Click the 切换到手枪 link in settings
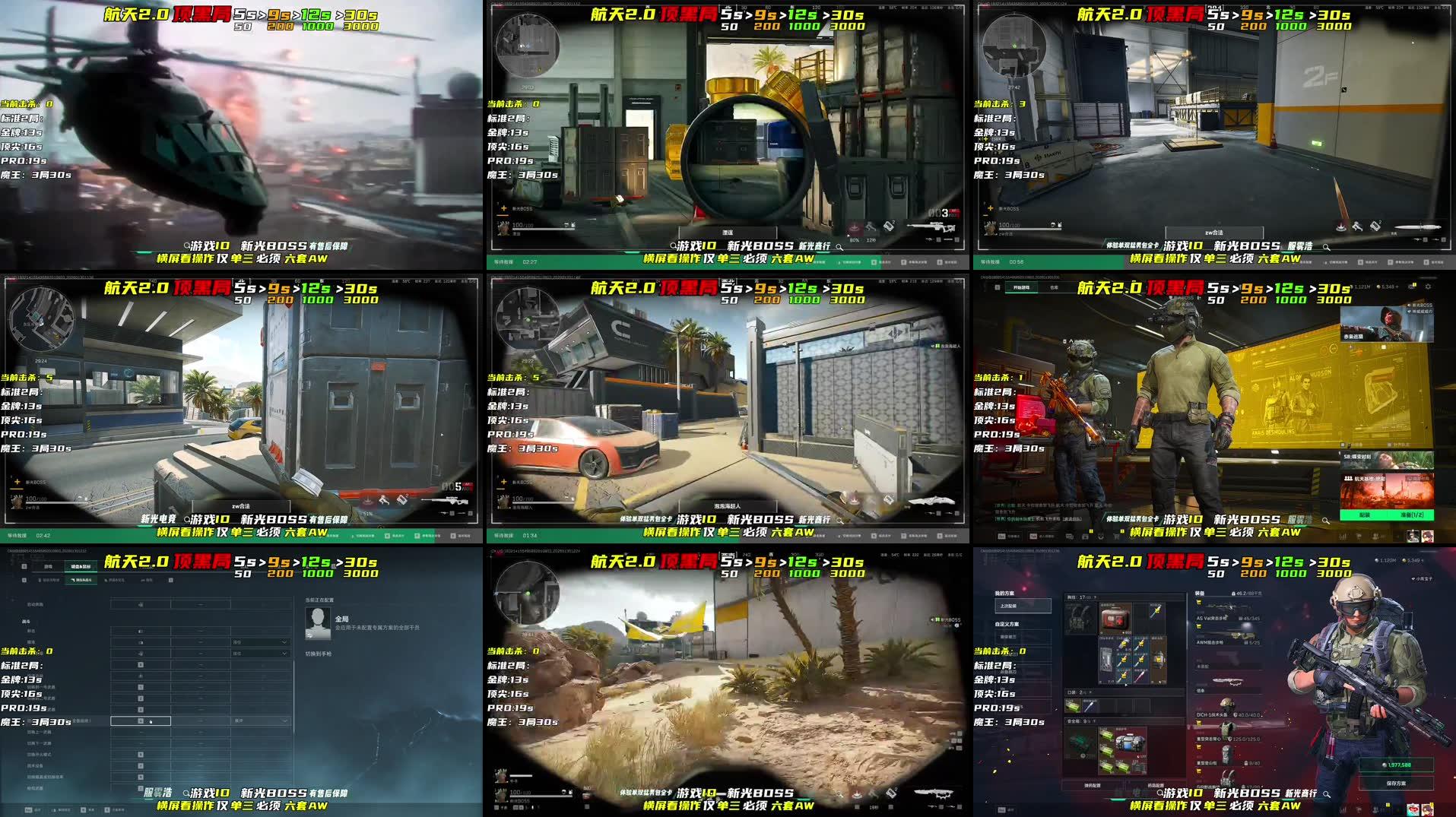1456x817 pixels. tap(318, 654)
